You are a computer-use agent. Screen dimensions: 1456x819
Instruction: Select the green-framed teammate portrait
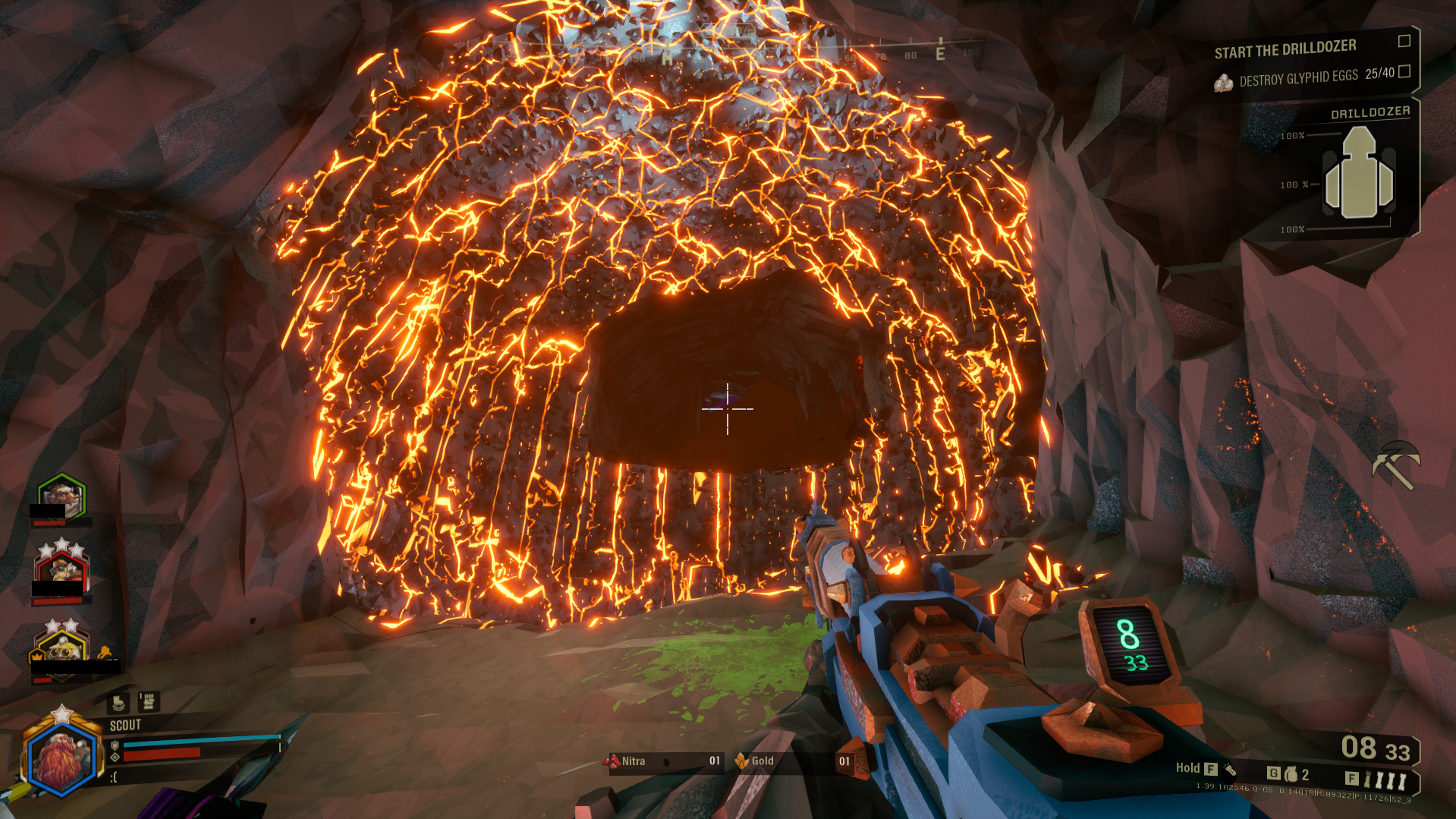point(62,495)
